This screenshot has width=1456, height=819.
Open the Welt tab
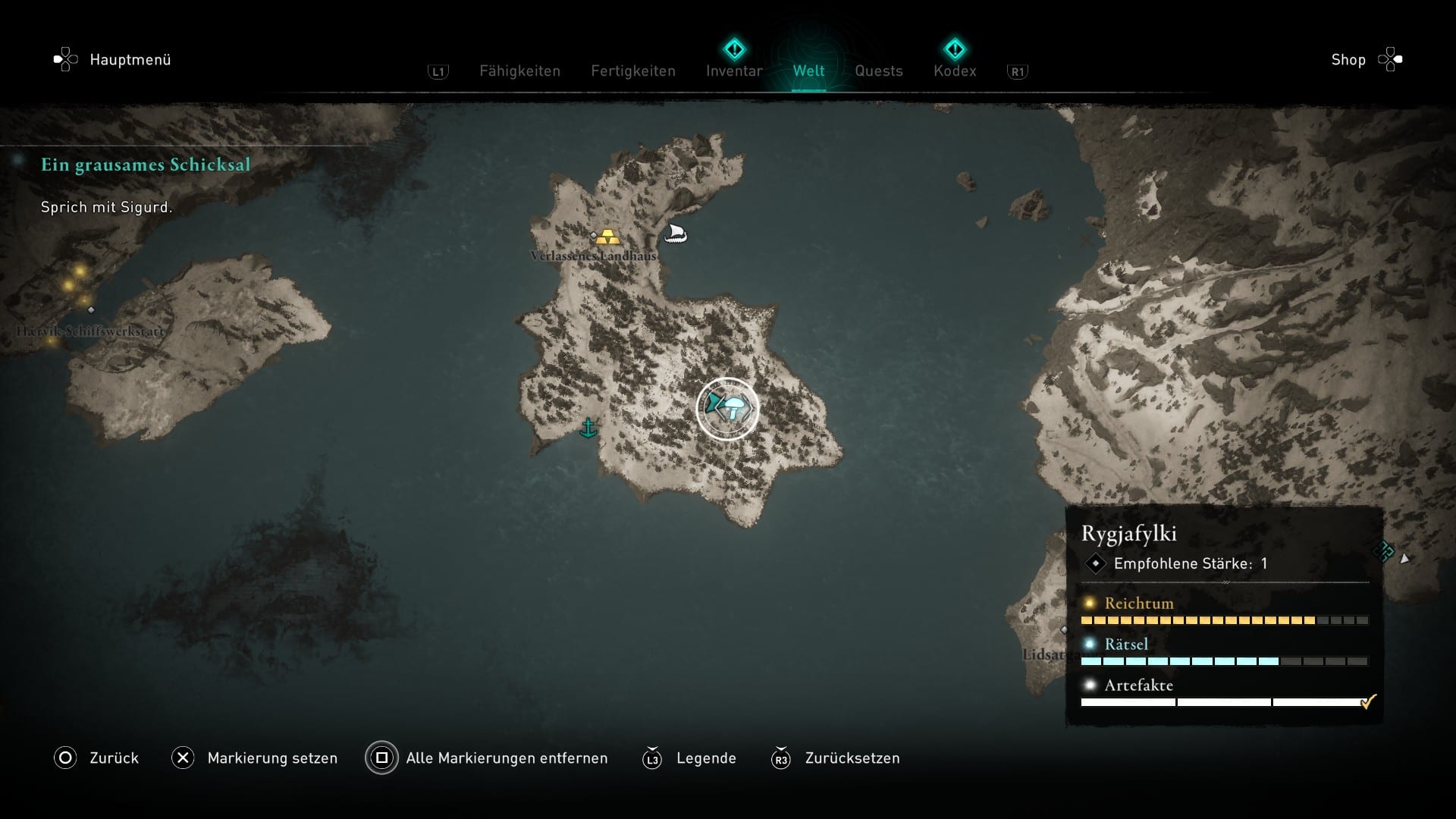tap(808, 71)
